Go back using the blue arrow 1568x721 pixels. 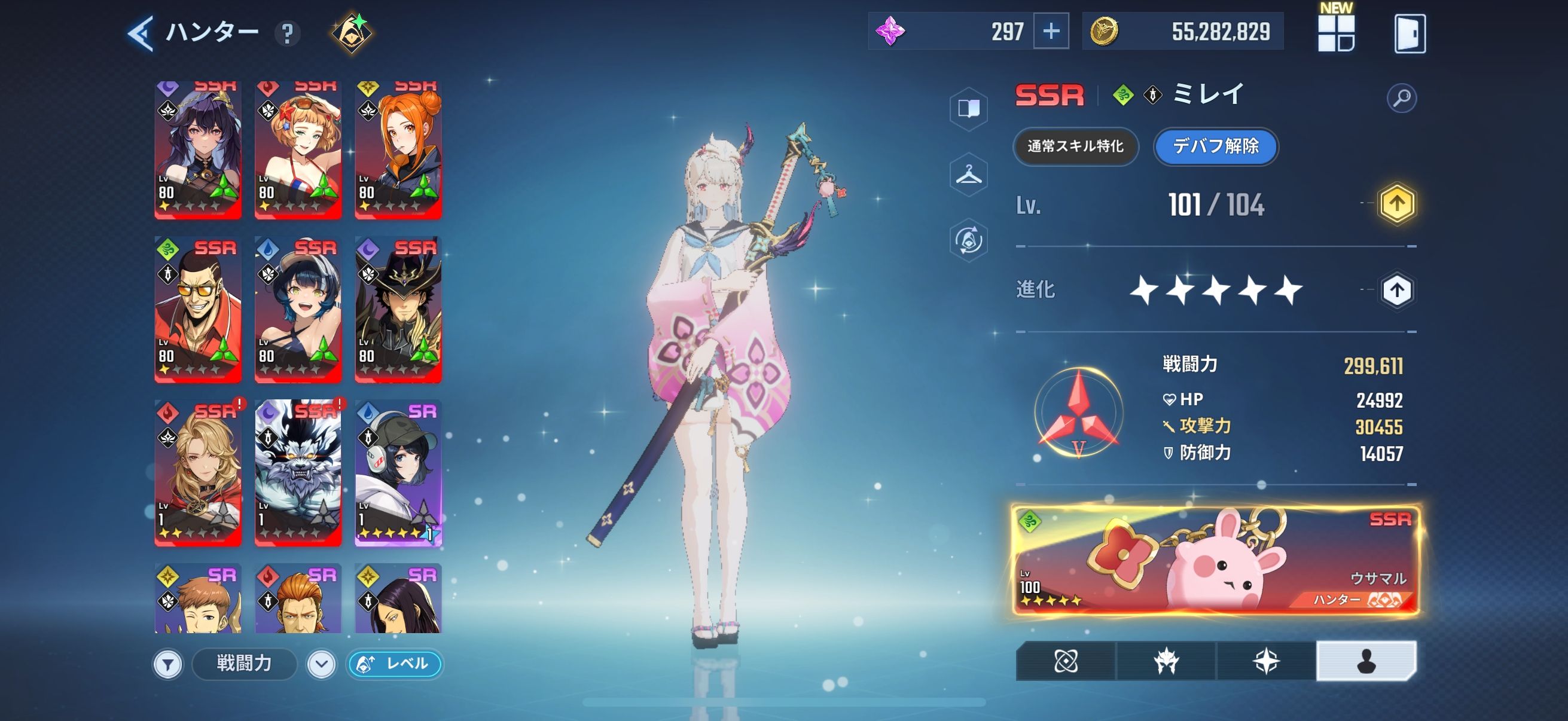141,32
